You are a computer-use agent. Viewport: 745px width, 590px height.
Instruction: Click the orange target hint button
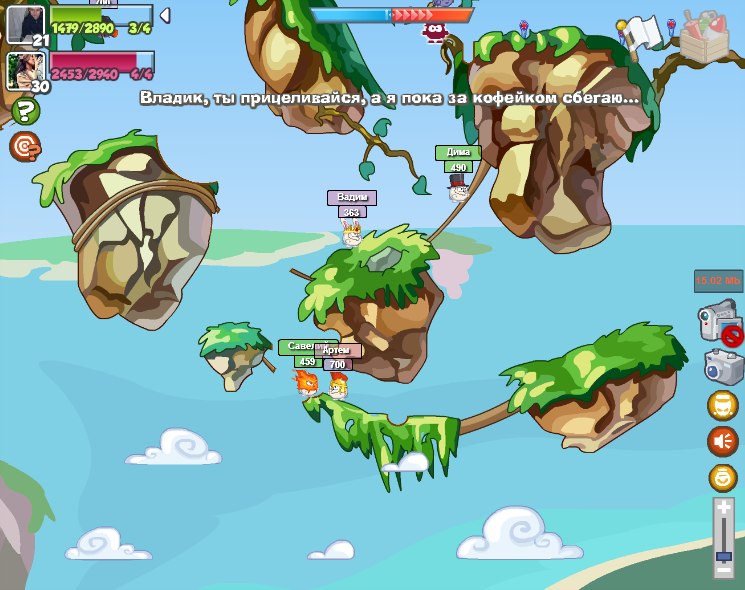coord(24,147)
